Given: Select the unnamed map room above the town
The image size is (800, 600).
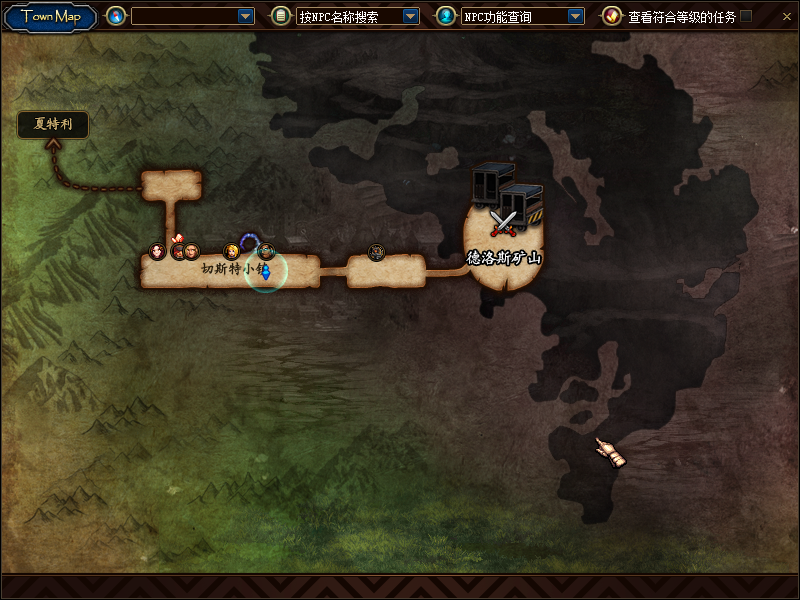Looking at the screenshot, I should pos(171,185).
